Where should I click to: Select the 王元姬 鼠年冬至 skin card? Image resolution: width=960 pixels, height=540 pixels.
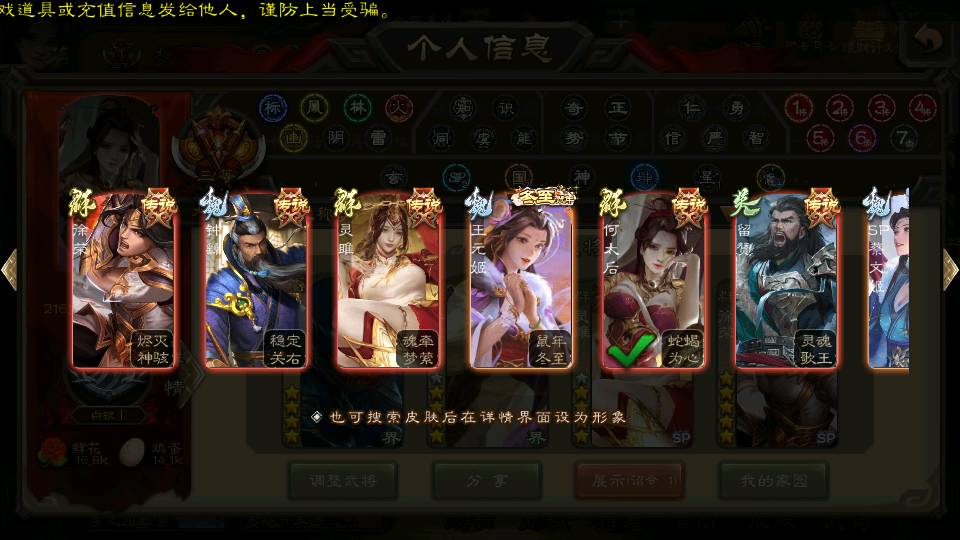coord(521,280)
